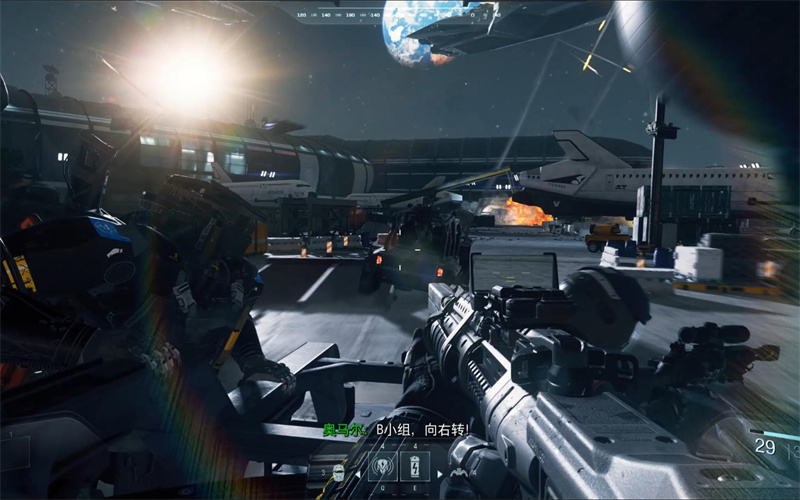Click the right arrow beside the ability slots
Viewport: 800px width, 500px height.
click(x=439, y=474)
